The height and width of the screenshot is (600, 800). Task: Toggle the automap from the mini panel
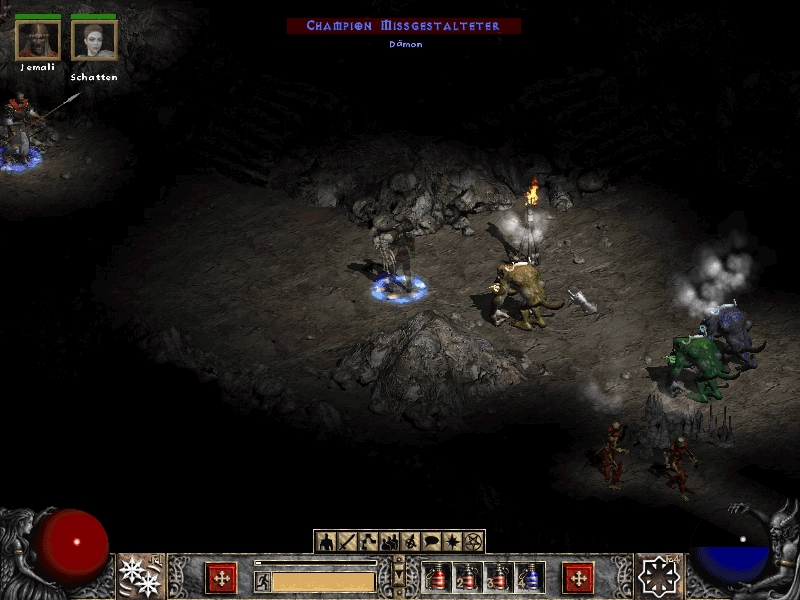tap(410, 542)
